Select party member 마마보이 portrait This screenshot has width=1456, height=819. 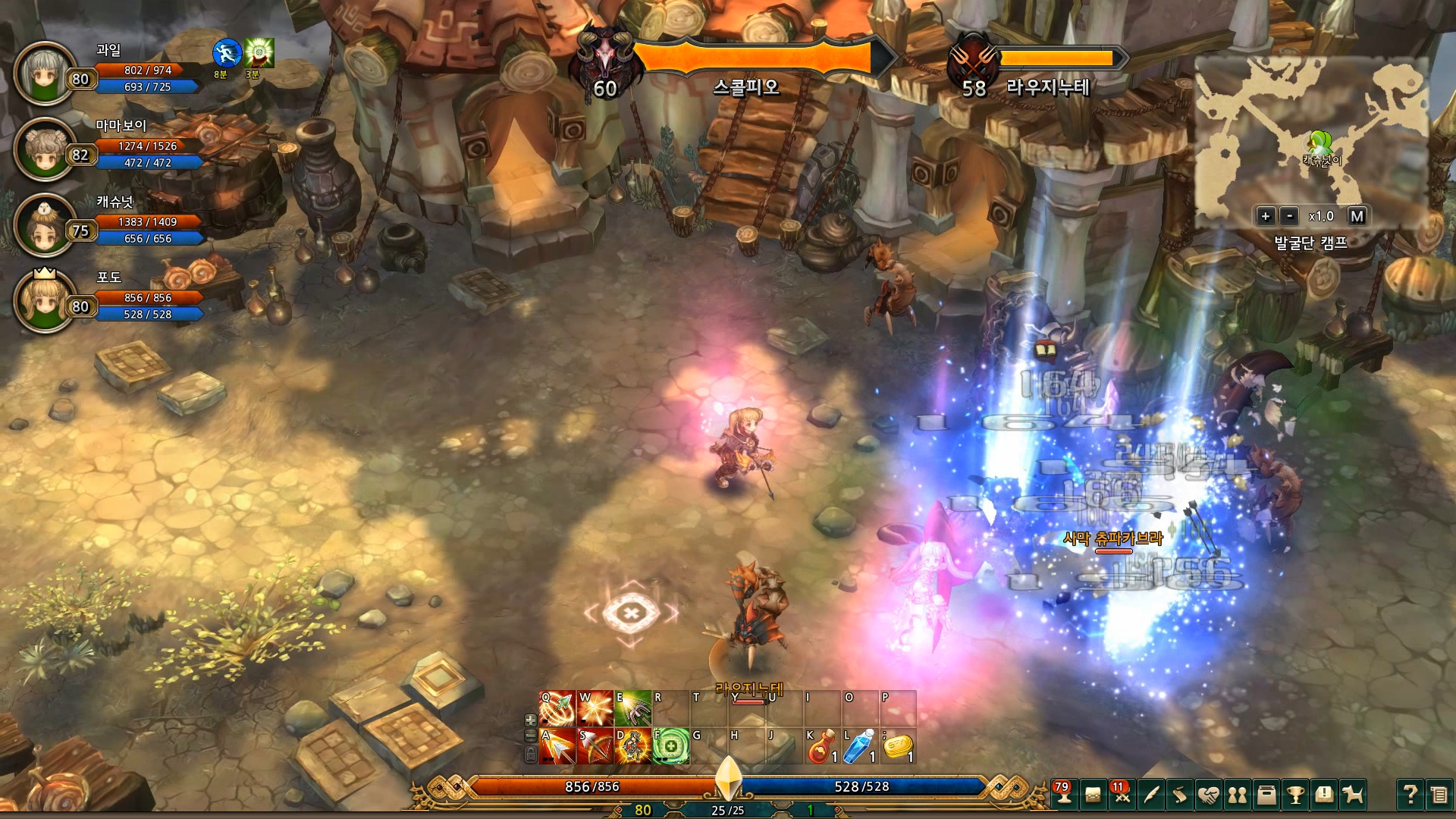pos(45,149)
